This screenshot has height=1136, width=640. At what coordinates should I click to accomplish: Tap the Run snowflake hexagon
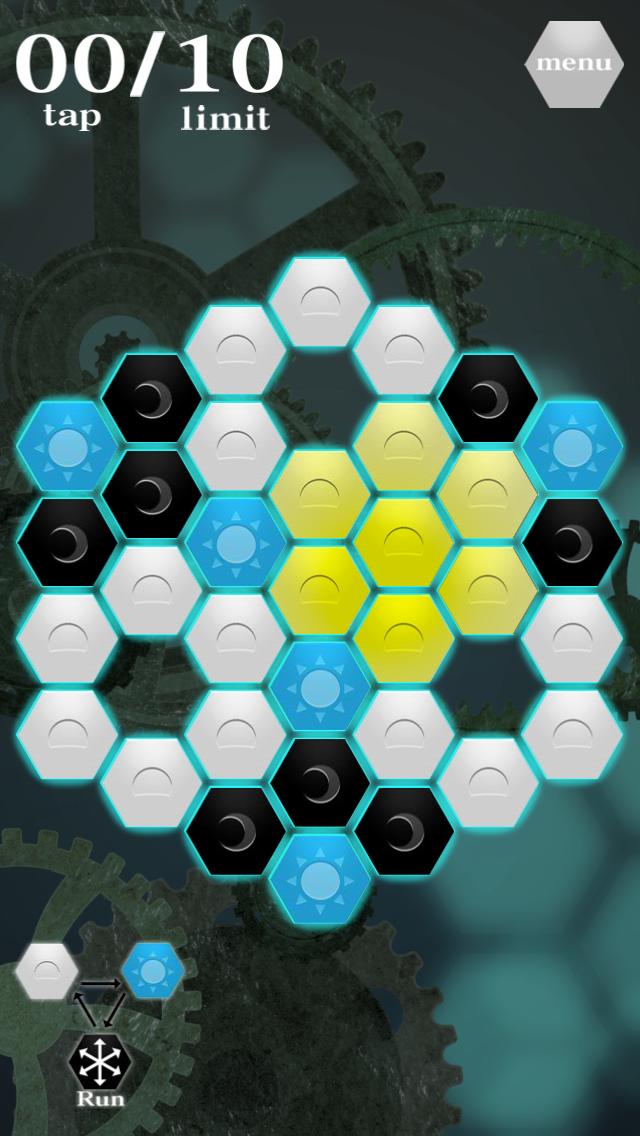(101, 1063)
